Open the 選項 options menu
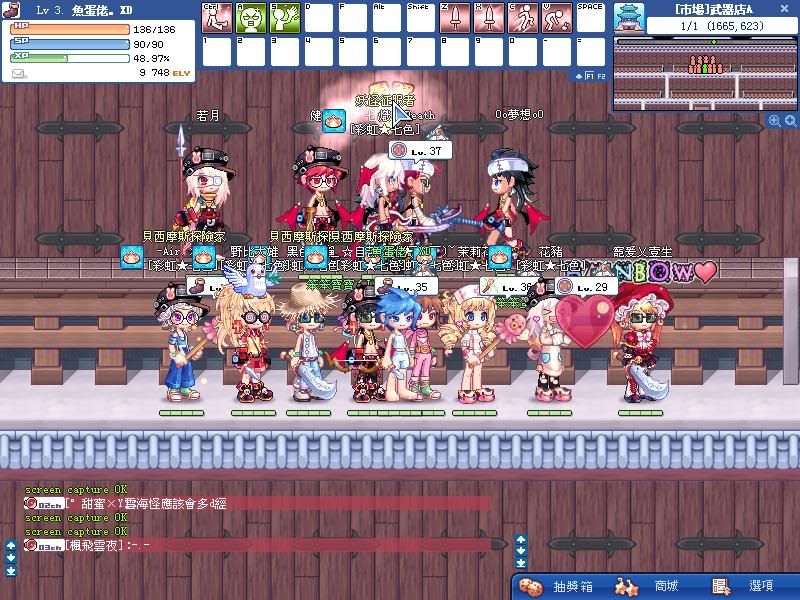The width and height of the screenshot is (800, 600). click(745, 586)
